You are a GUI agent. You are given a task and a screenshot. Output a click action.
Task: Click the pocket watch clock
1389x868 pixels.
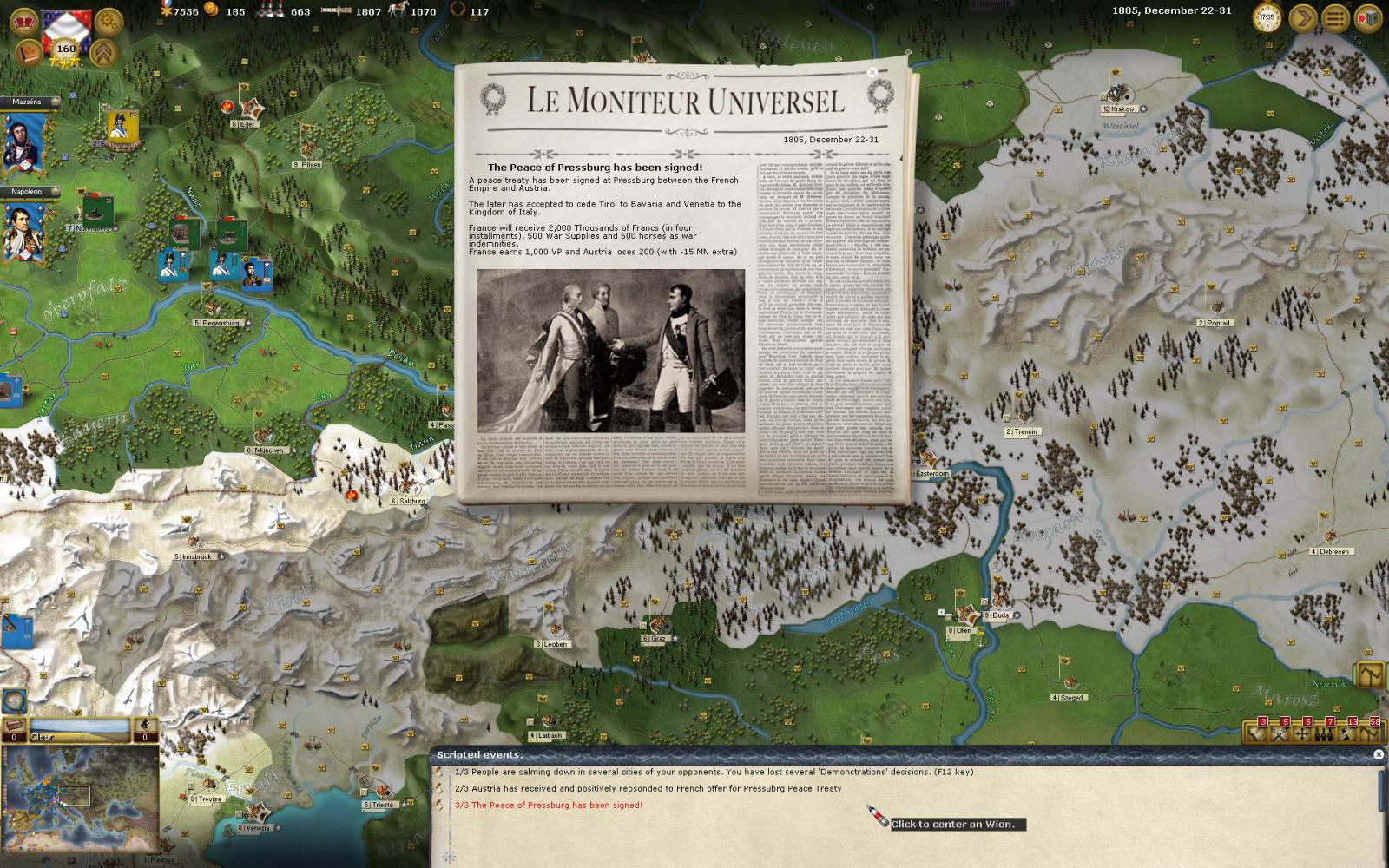1267,17
